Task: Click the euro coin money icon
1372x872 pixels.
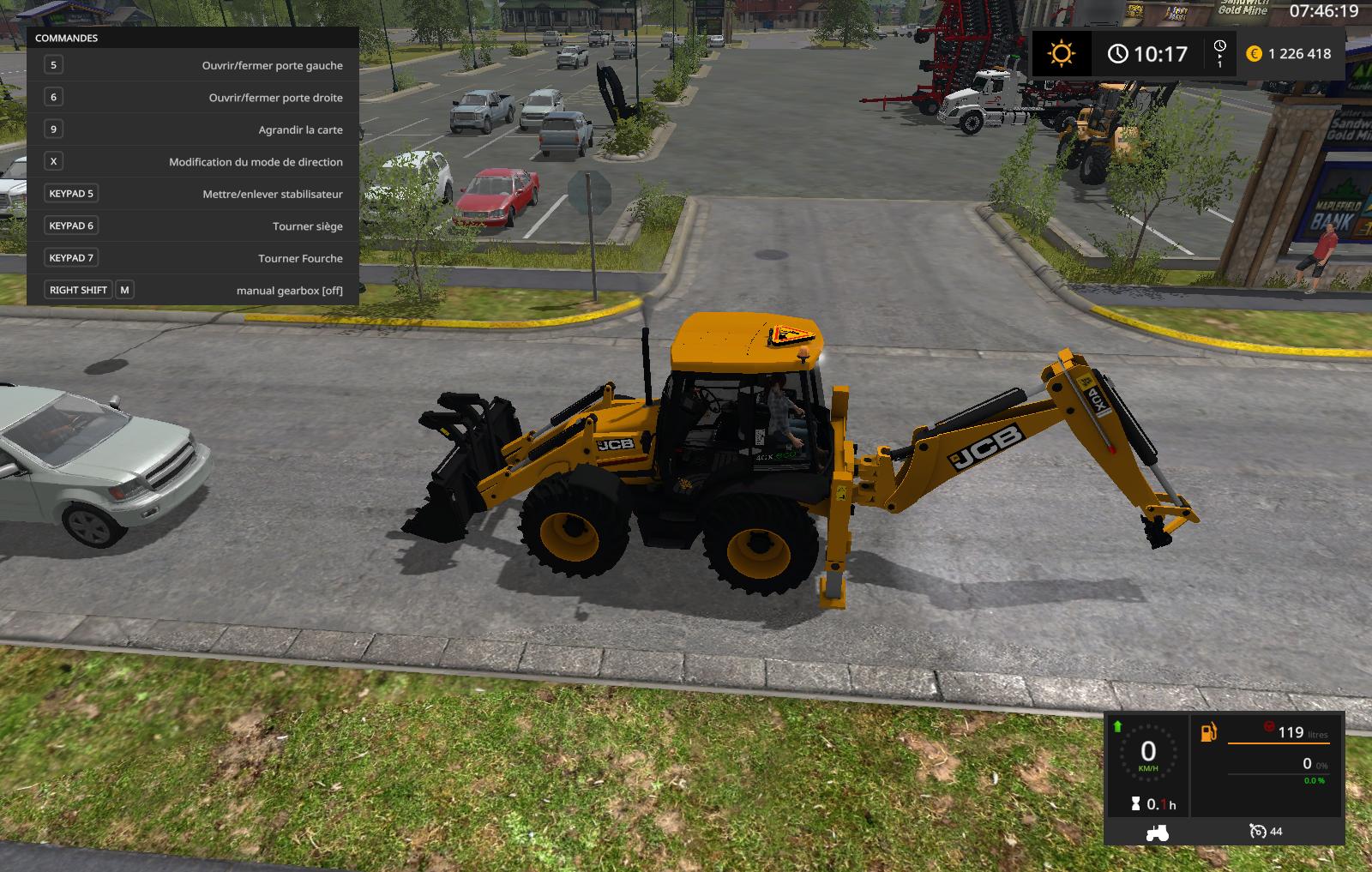Action: pos(1254,54)
